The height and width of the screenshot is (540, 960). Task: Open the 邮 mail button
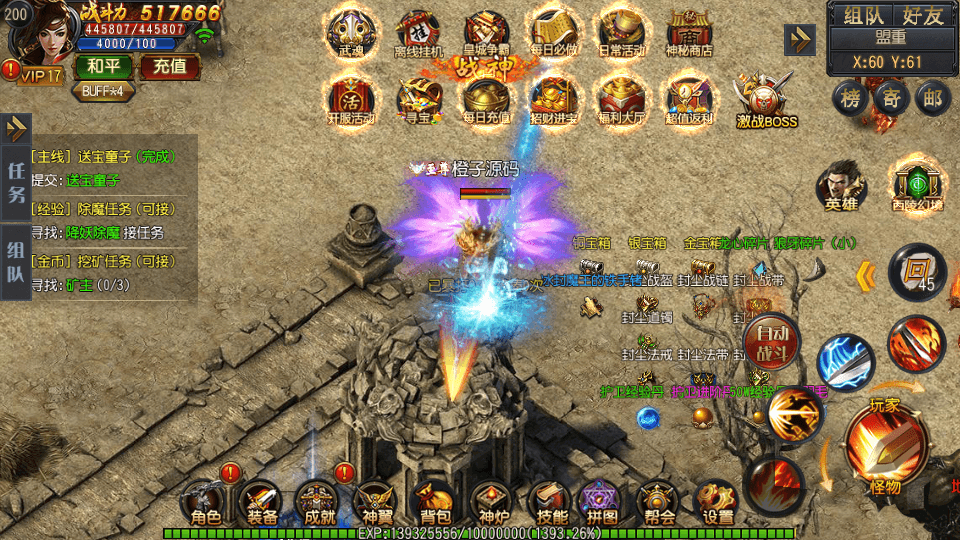(933, 99)
